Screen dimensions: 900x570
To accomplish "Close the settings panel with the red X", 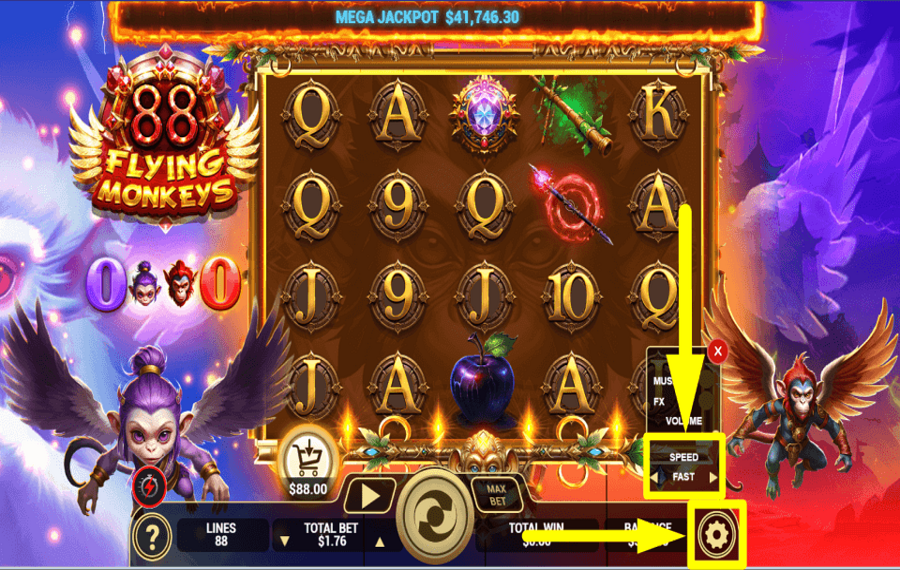I will click(x=717, y=352).
